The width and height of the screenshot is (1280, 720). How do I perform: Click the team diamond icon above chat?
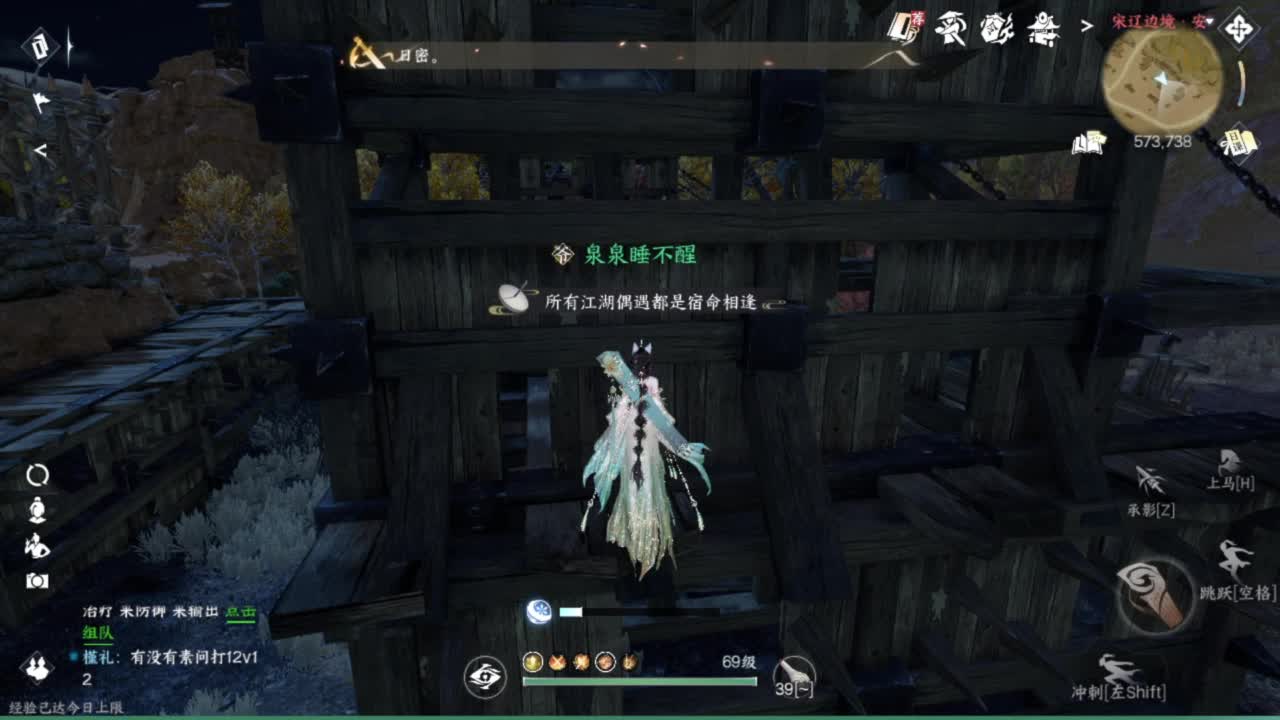(x=37, y=668)
